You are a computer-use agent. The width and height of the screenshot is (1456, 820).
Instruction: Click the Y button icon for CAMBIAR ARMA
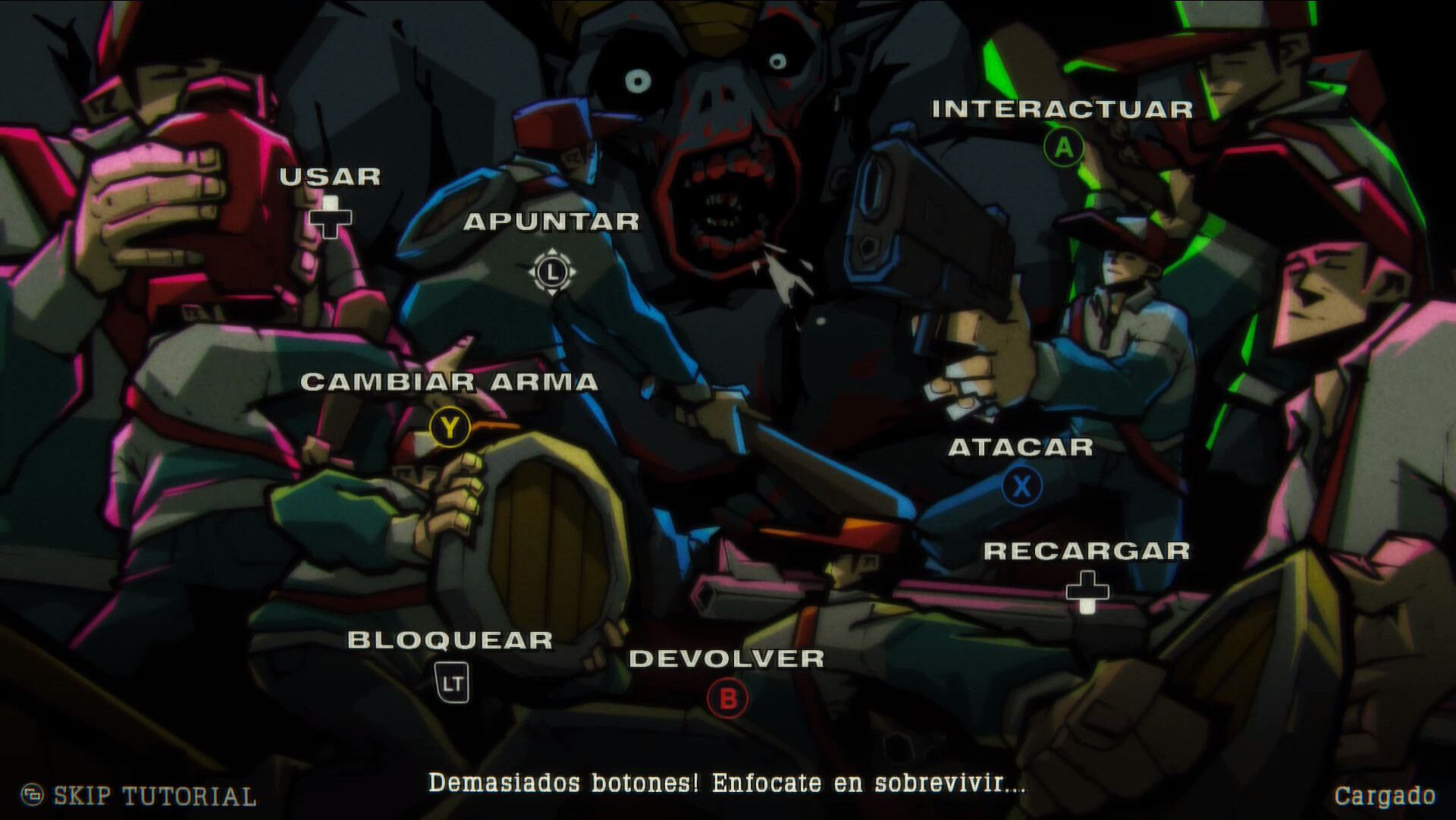coord(450,428)
